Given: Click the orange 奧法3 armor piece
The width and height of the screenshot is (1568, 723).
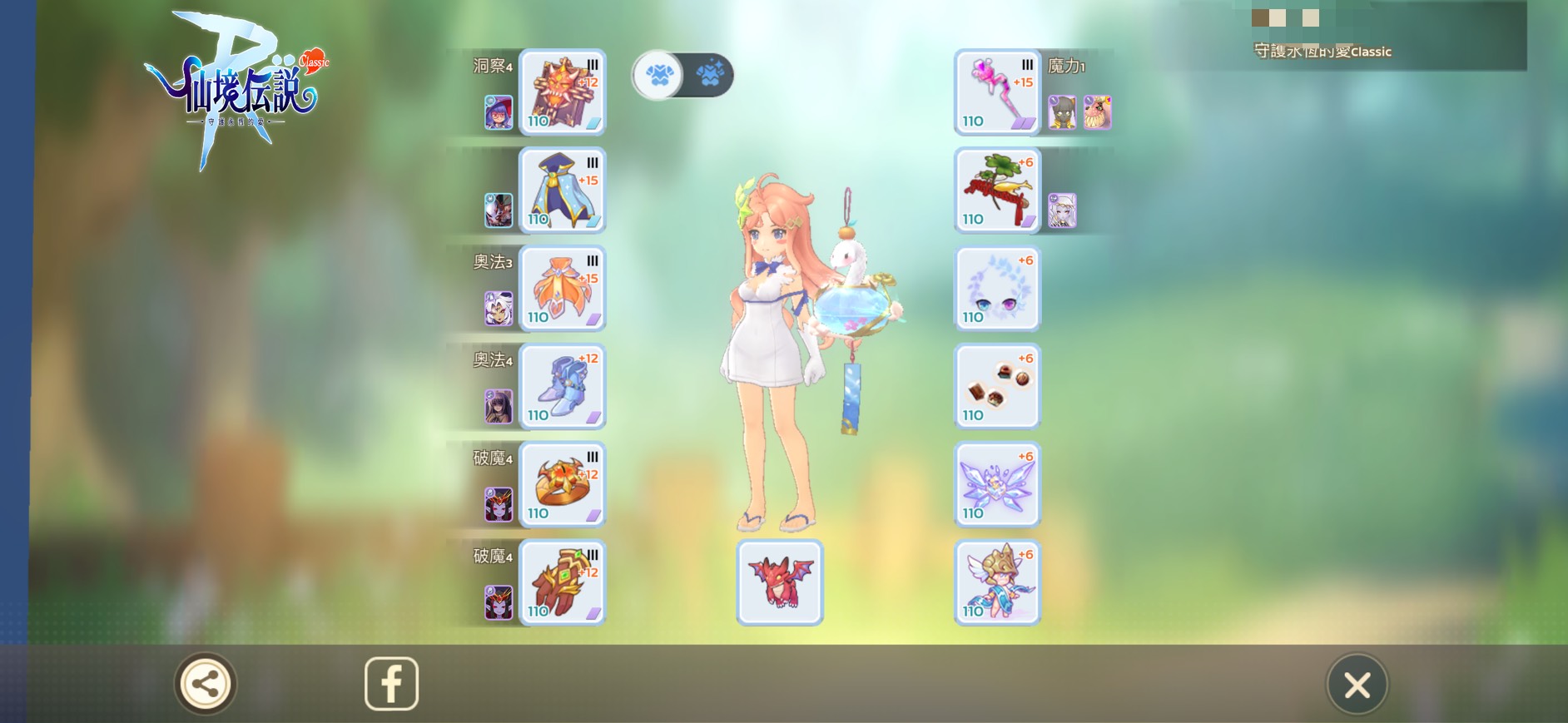Looking at the screenshot, I should (x=562, y=289).
